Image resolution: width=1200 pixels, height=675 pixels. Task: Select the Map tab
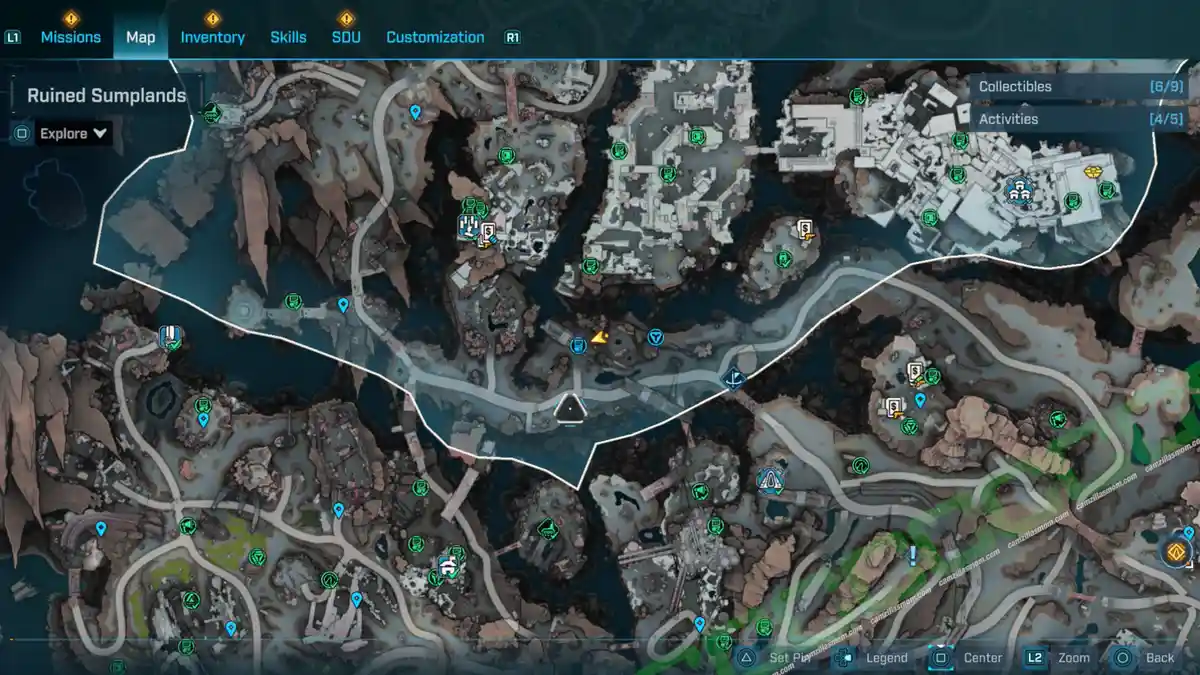click(x=140, y=37)
